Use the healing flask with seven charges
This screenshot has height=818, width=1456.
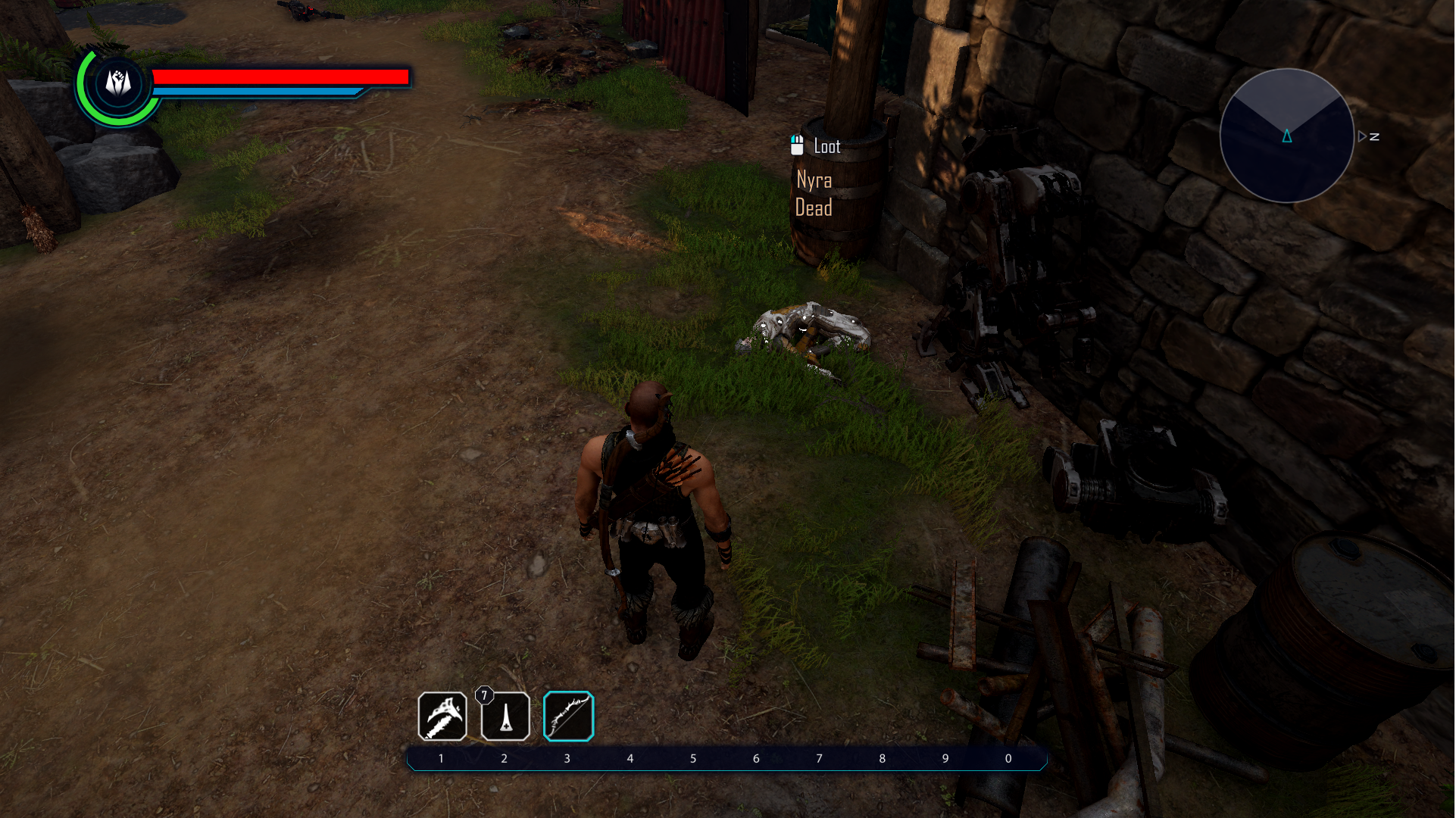505,716
